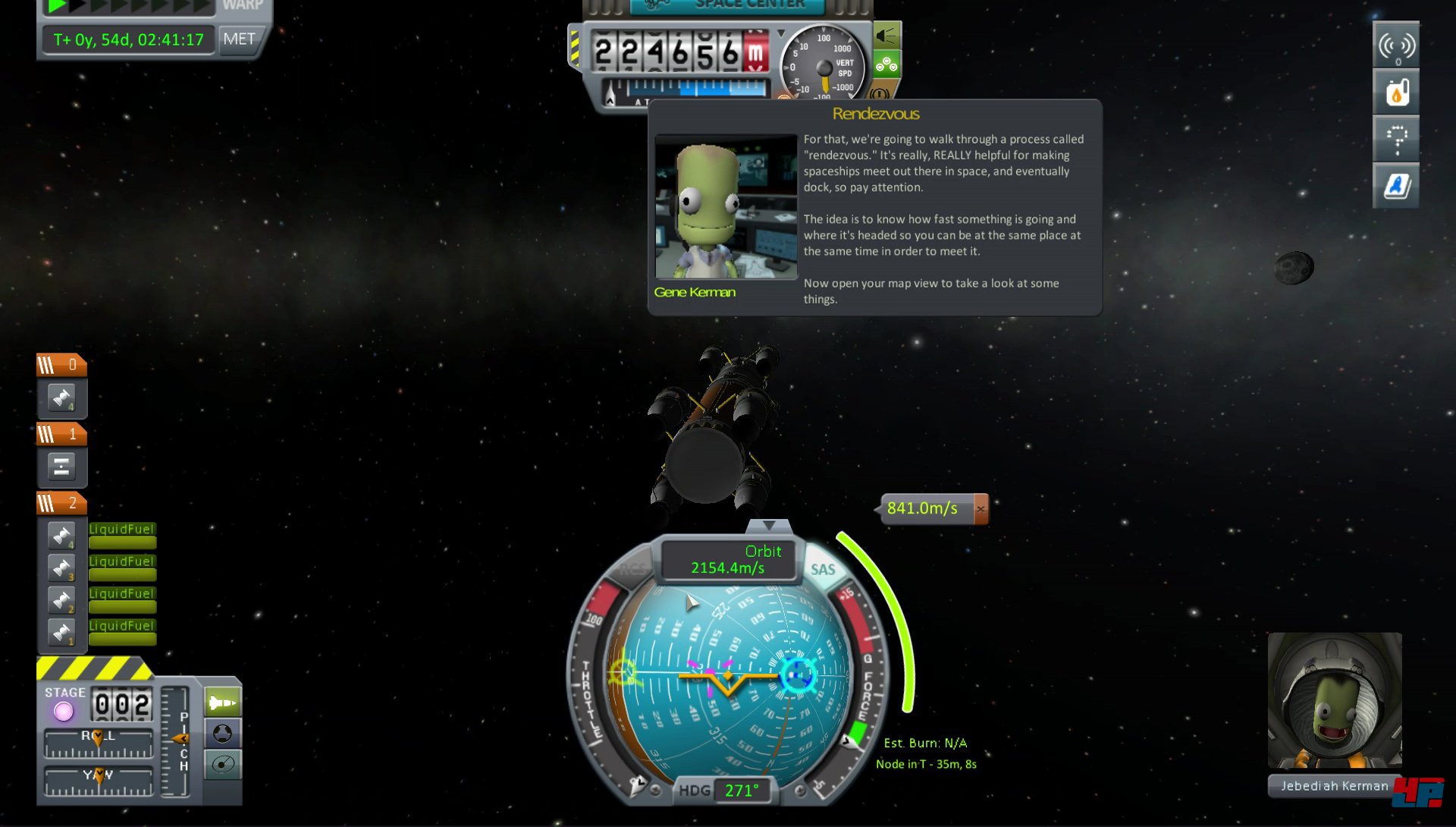The width and height of the screenshot is (1456, 827).
Task: Select the orange stage 0 header
Action: tap(61, 365)
